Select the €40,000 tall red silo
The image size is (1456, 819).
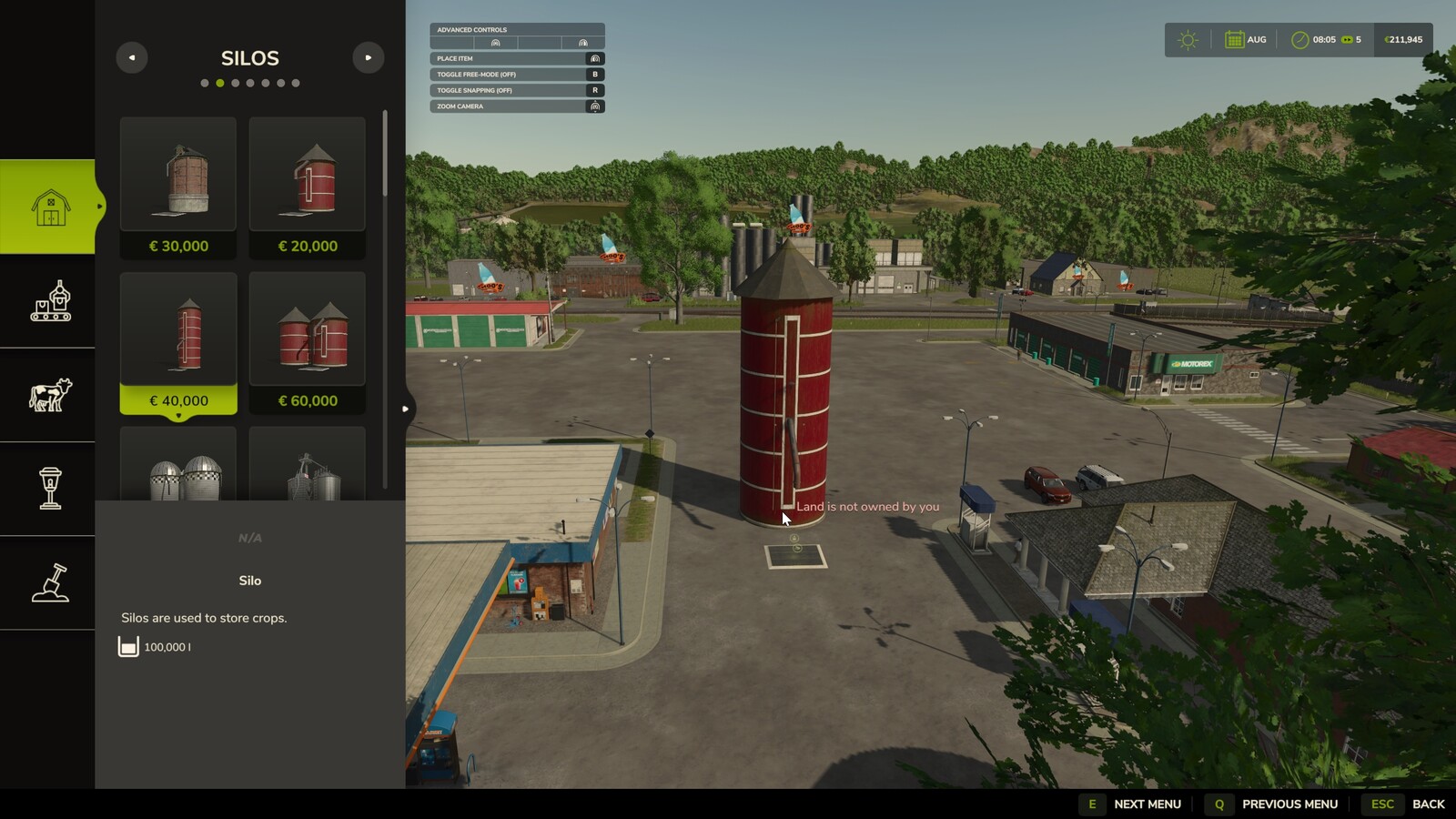tap(178, 342)
